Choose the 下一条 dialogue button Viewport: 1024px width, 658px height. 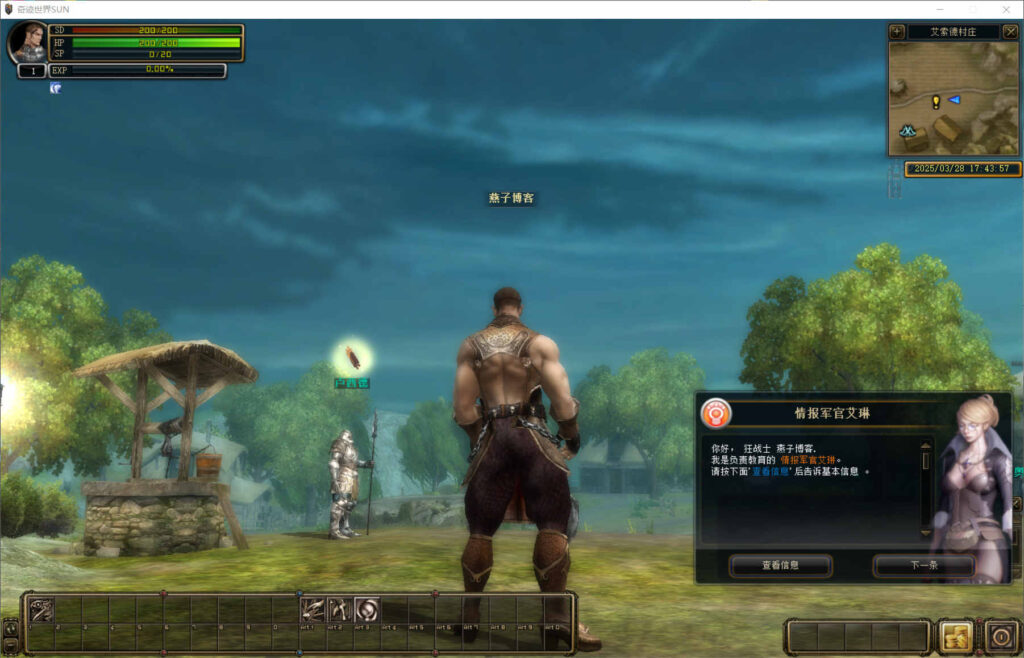pyautogui.click(x=923, y=565)
